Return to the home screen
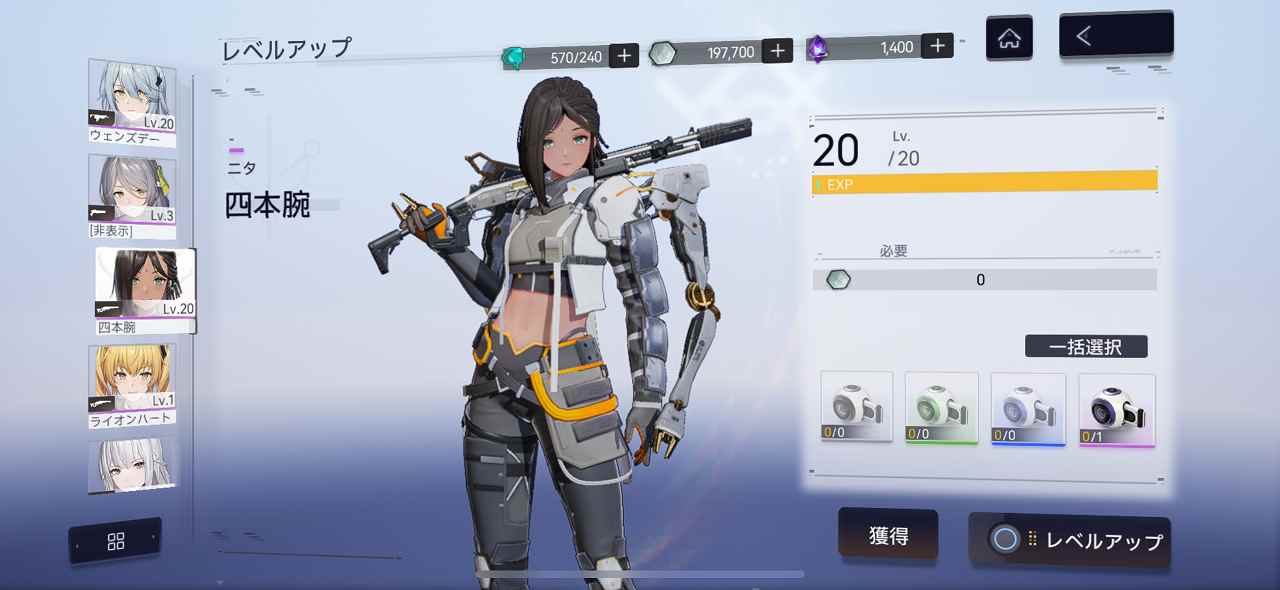Screen dimensions: 1280x590 coord(1009,39)
